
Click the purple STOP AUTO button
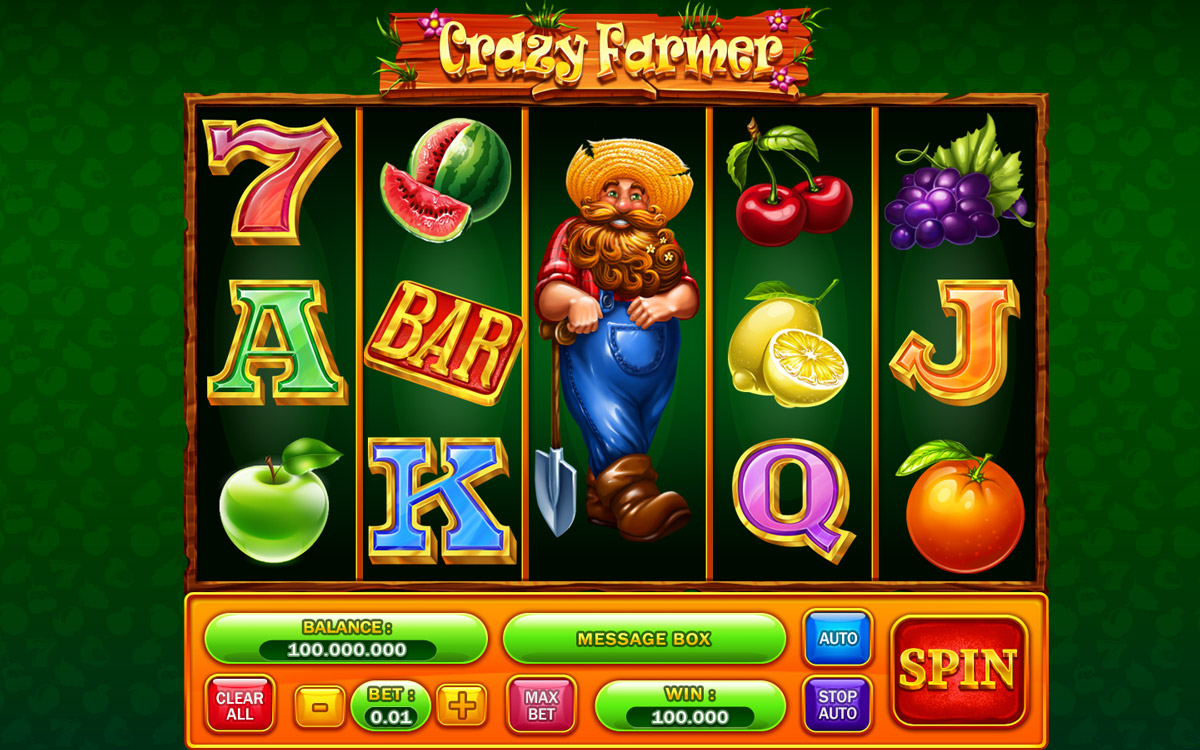[837, 704]
